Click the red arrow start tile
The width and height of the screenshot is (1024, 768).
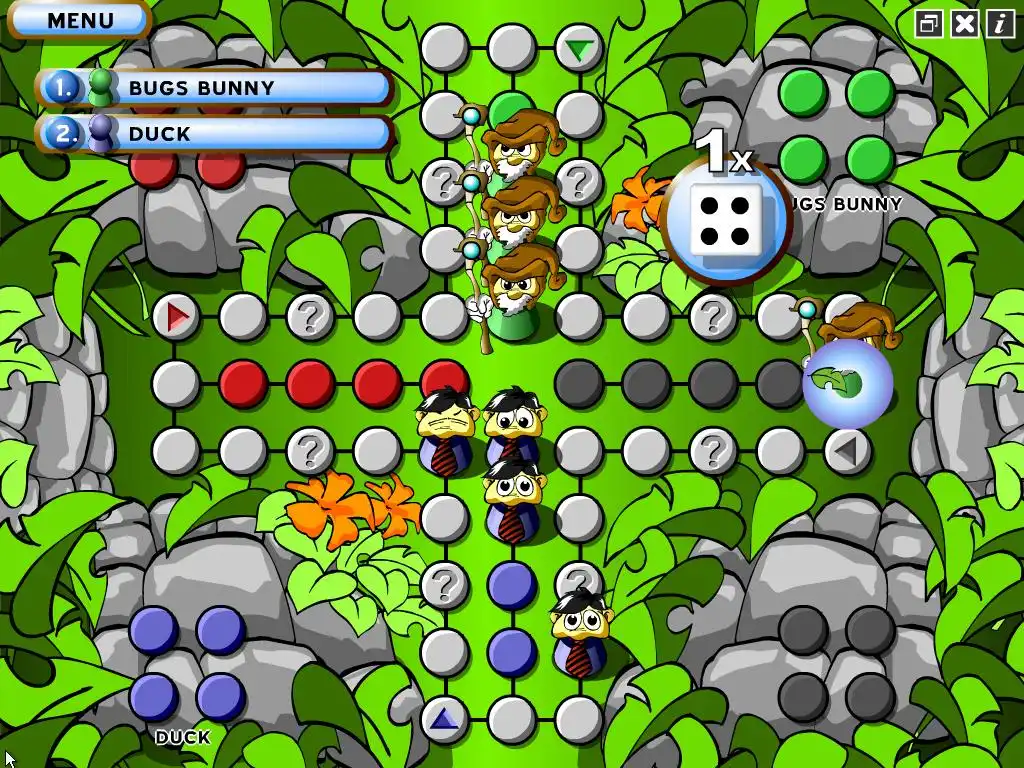[177, 318]
